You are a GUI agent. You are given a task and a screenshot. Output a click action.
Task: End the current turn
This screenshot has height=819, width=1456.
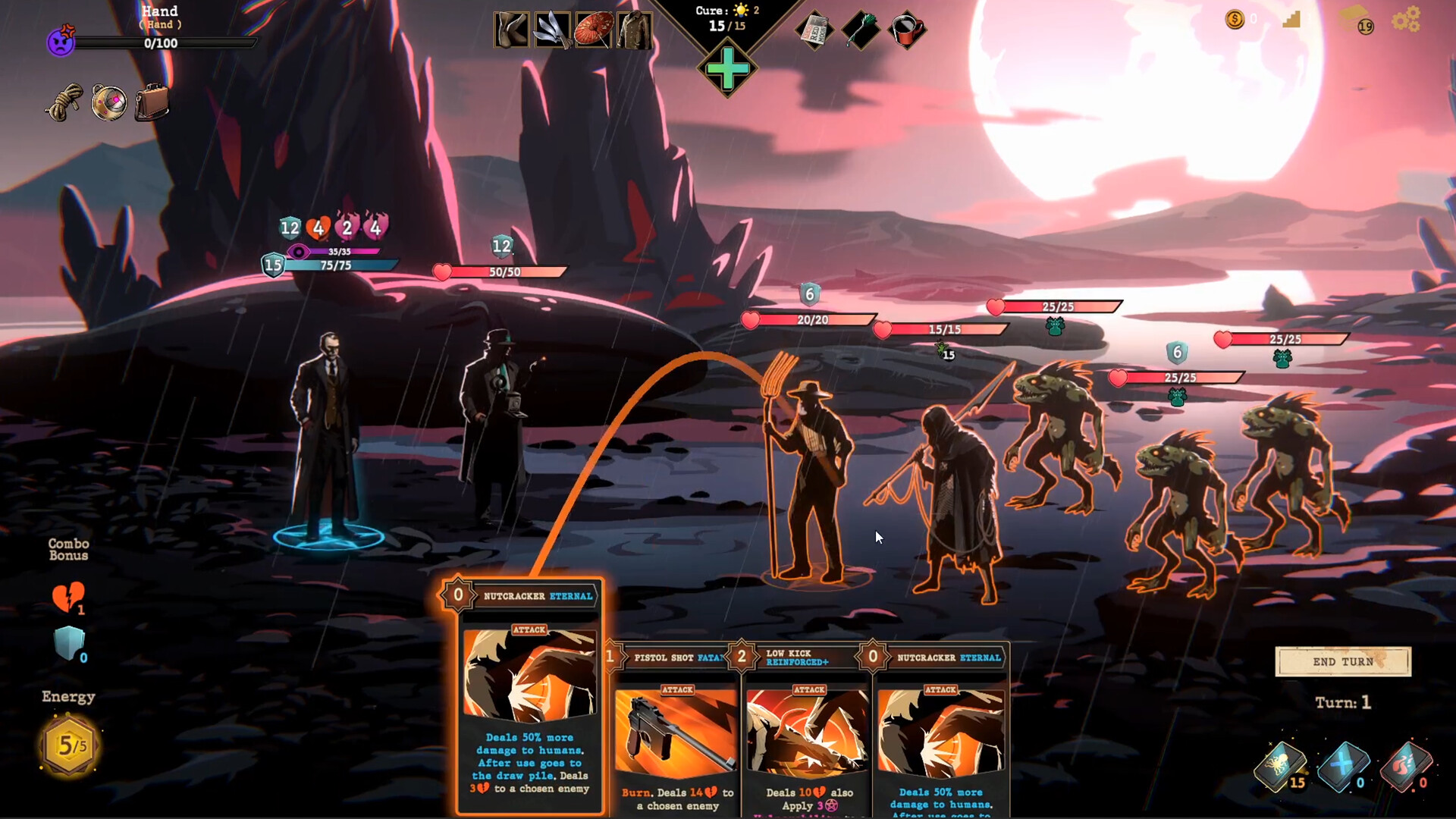point(1342,662)
